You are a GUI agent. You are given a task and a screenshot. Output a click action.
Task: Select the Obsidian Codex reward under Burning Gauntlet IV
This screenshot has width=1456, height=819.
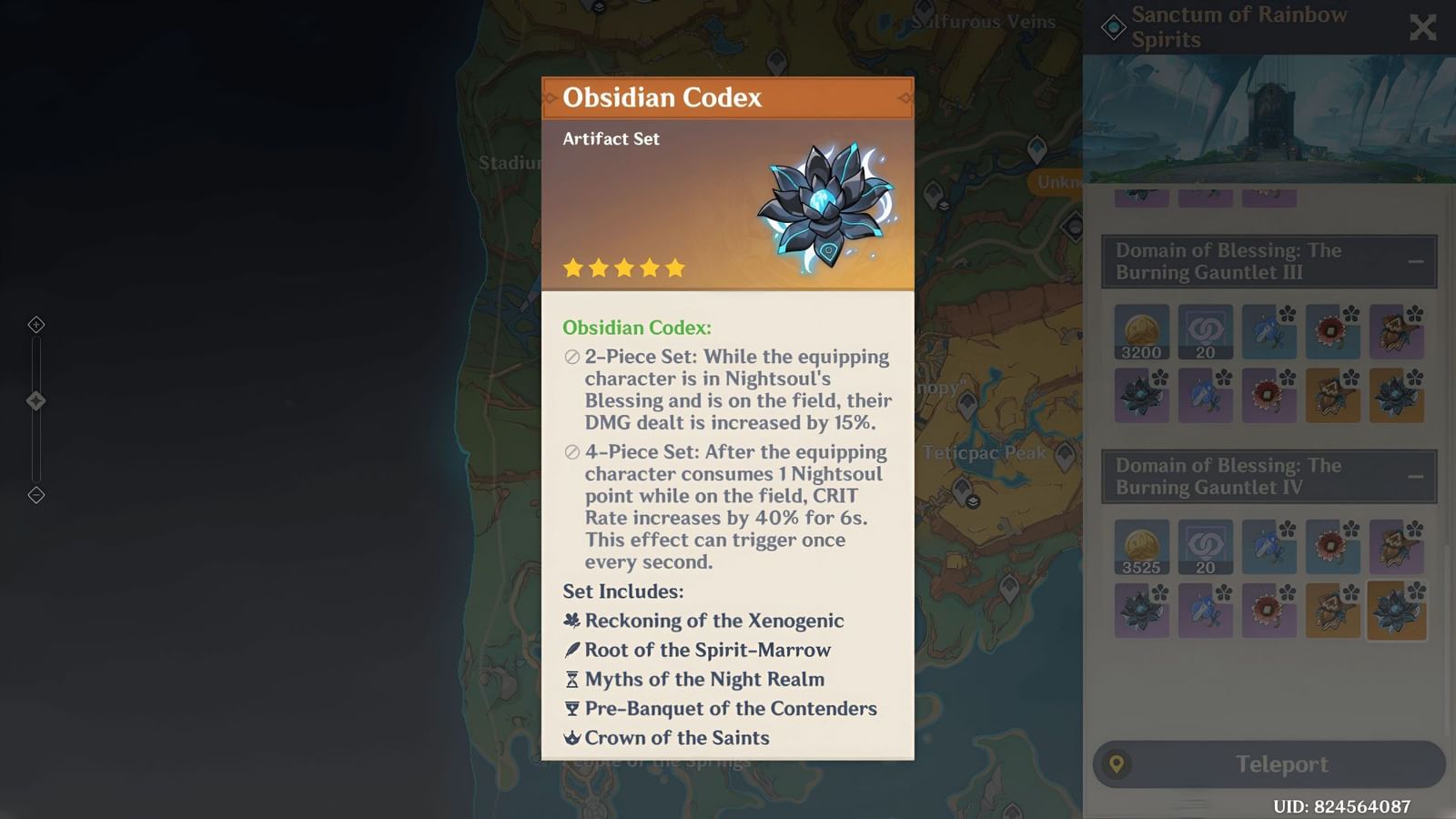pyautogui.click(x=1397, y=610)
